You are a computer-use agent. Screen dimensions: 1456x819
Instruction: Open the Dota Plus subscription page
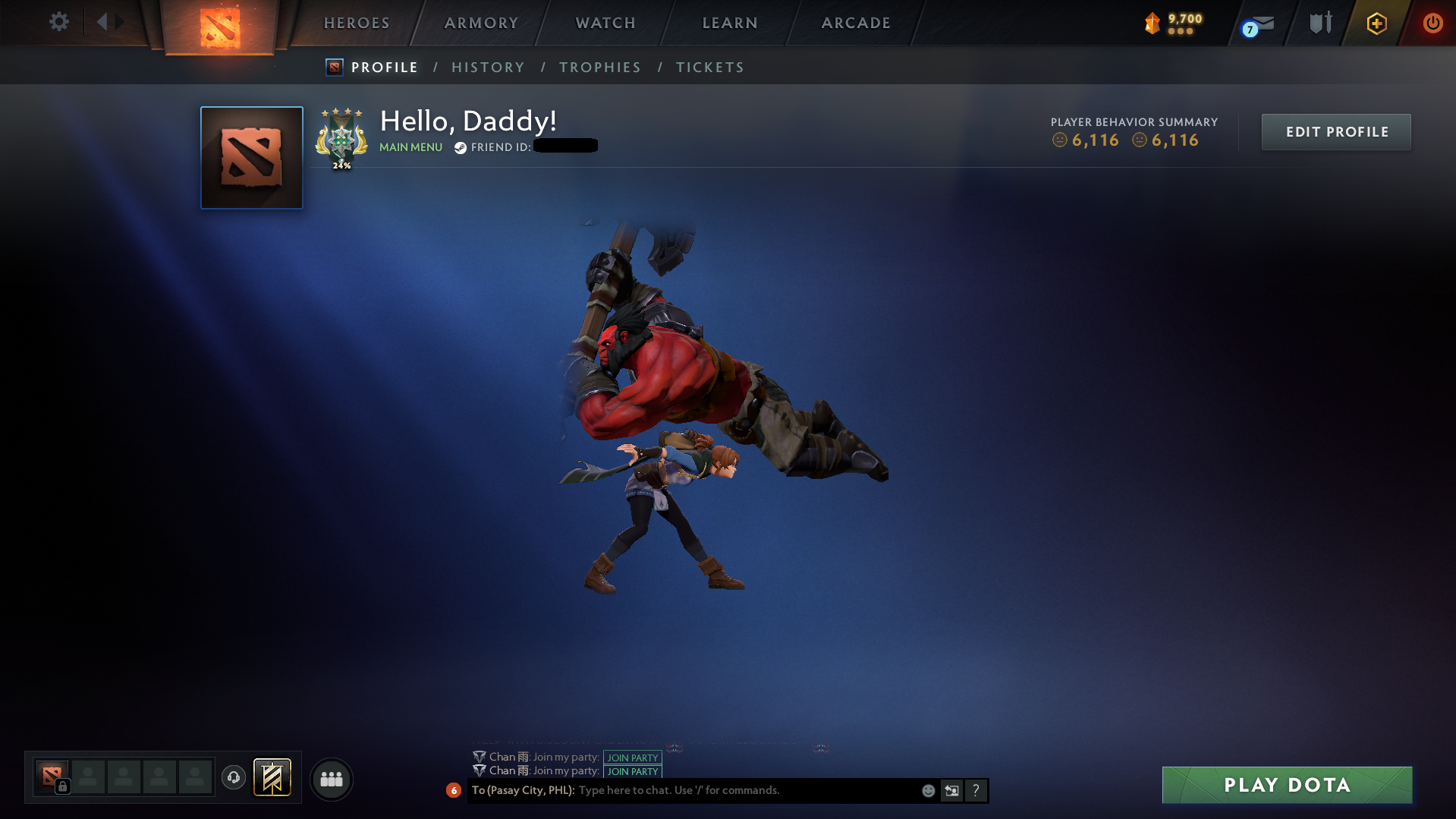click(1376, 23)
